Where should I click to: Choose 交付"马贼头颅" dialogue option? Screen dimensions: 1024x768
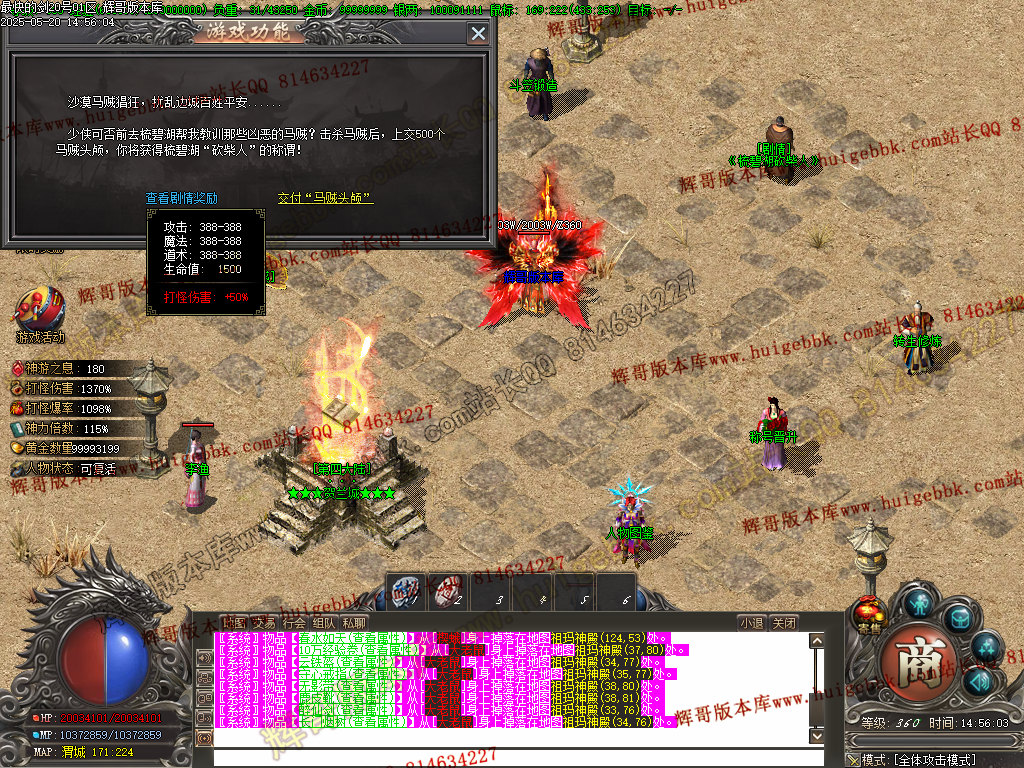click(325, 198)
